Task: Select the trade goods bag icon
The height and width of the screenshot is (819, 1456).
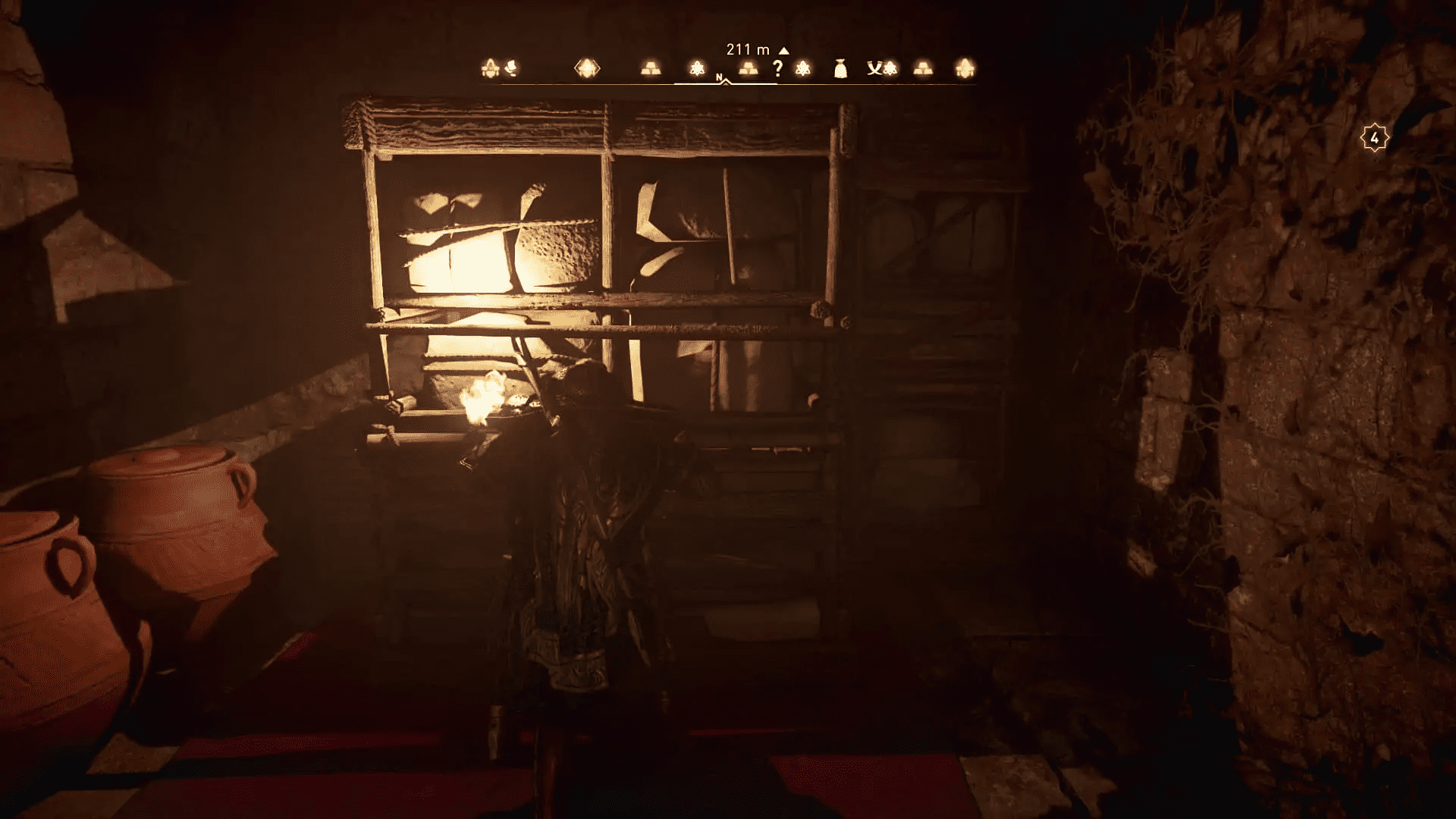Action: [x=839, y=68]
